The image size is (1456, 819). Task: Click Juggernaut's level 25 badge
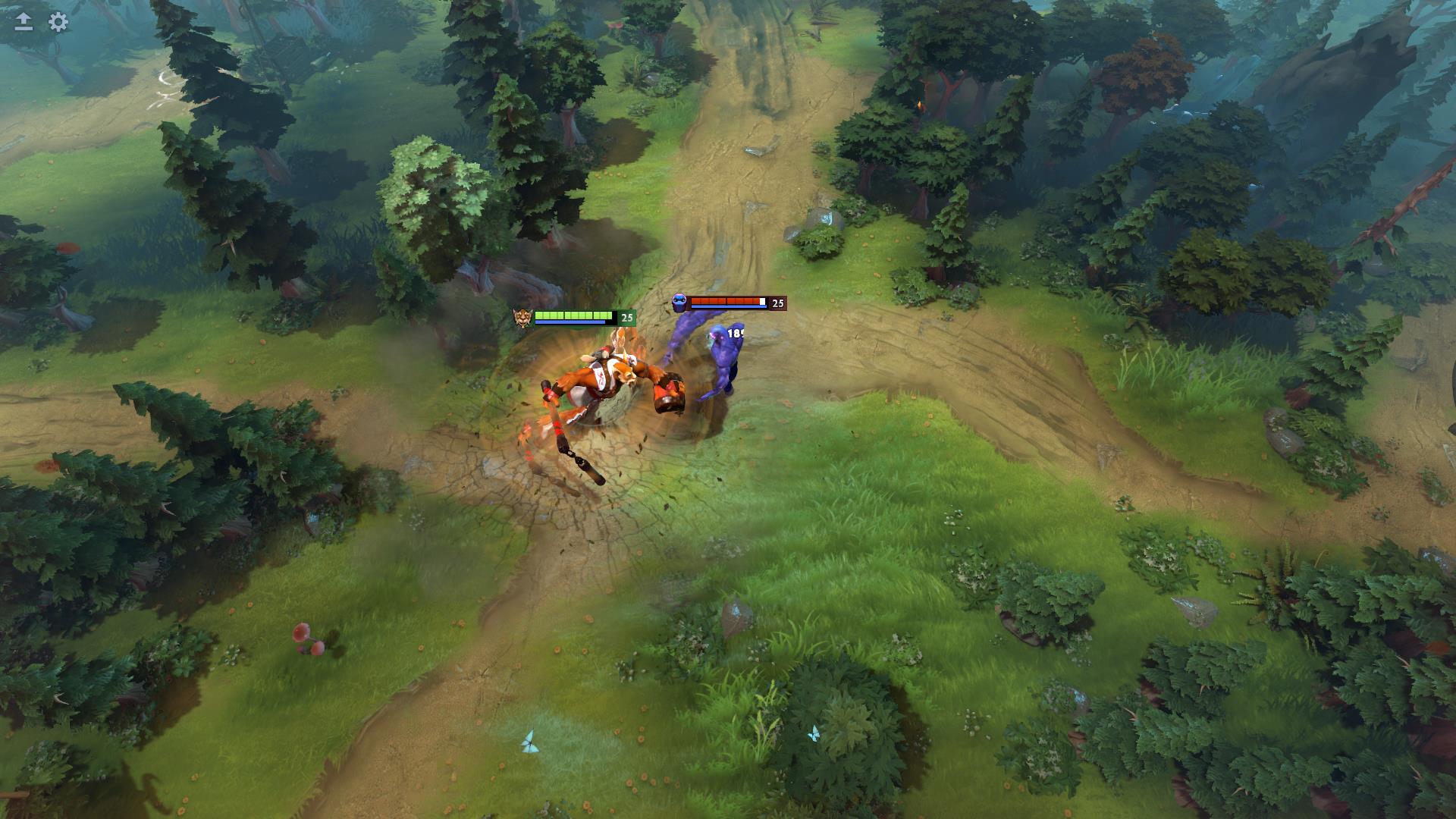pos(626,317)
